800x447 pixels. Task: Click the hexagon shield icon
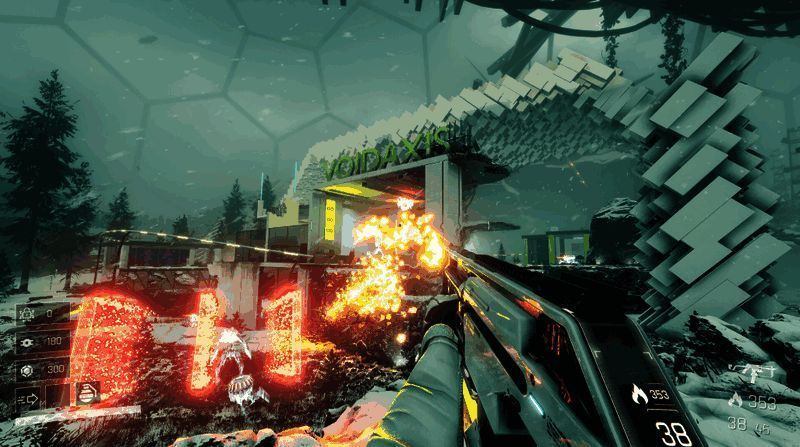coord(25,368)
